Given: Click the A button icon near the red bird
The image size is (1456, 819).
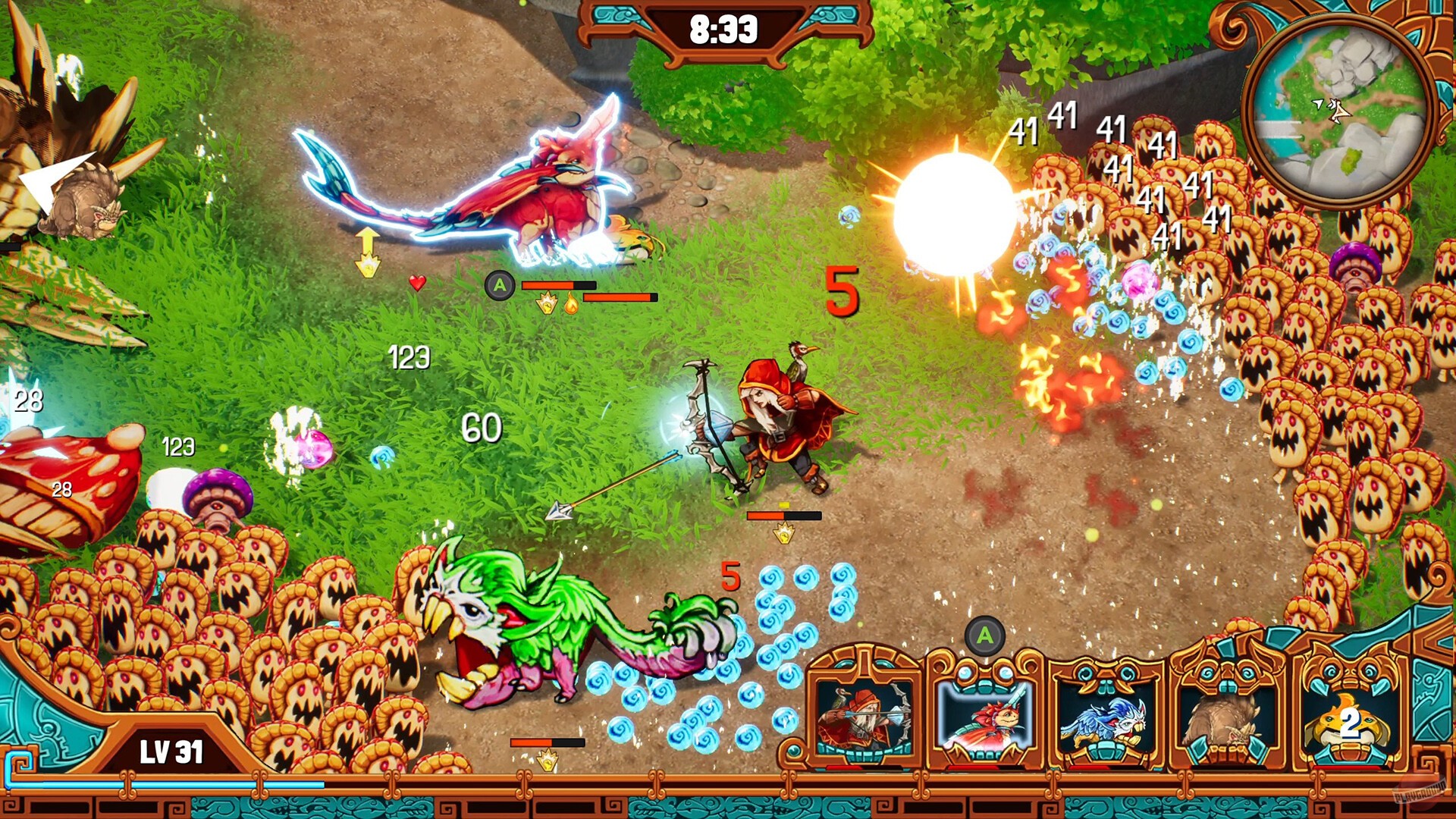Looking at the screenshot, I should 500,285.
